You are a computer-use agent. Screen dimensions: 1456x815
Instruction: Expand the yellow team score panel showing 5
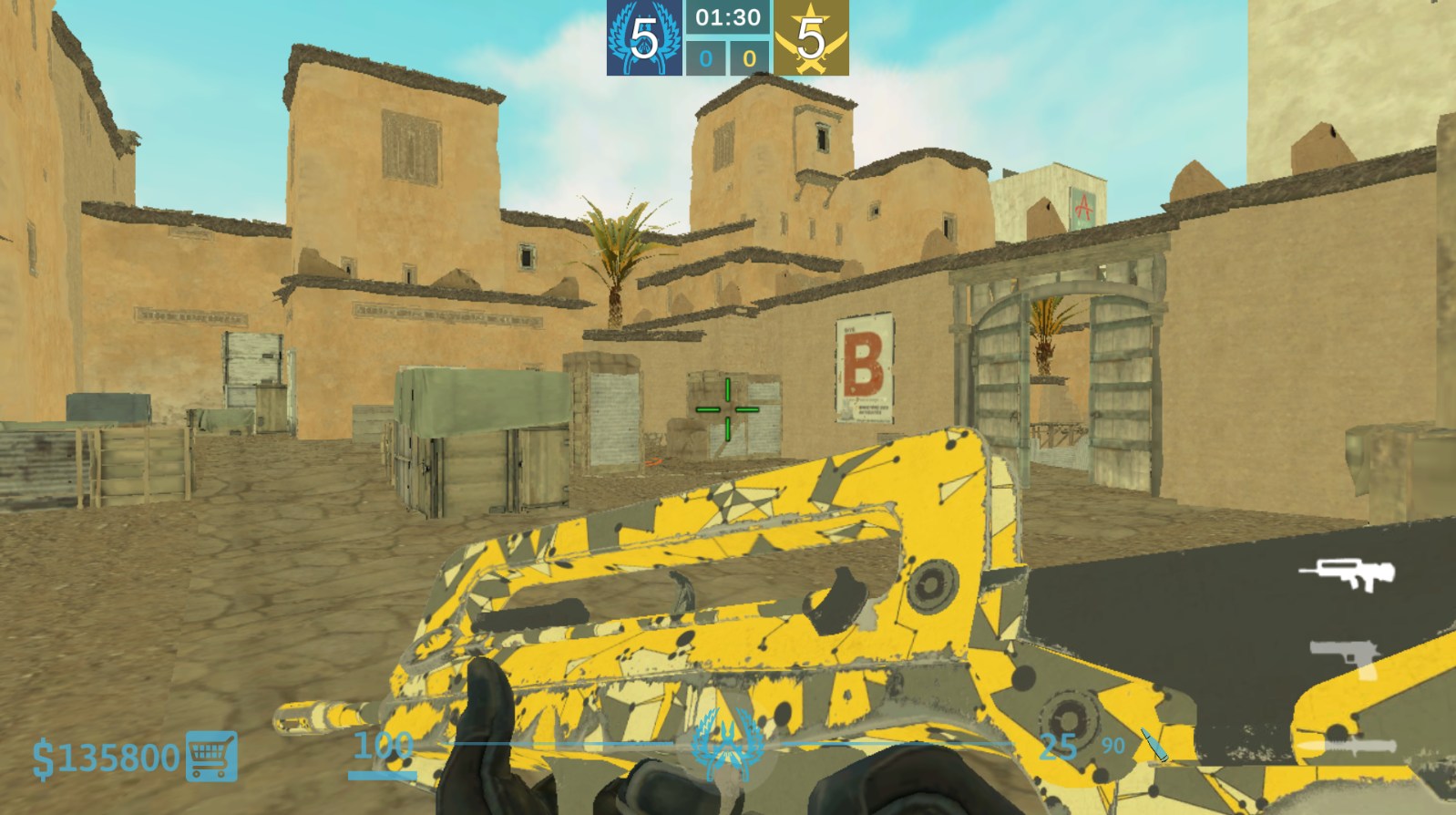coord(810,38)
